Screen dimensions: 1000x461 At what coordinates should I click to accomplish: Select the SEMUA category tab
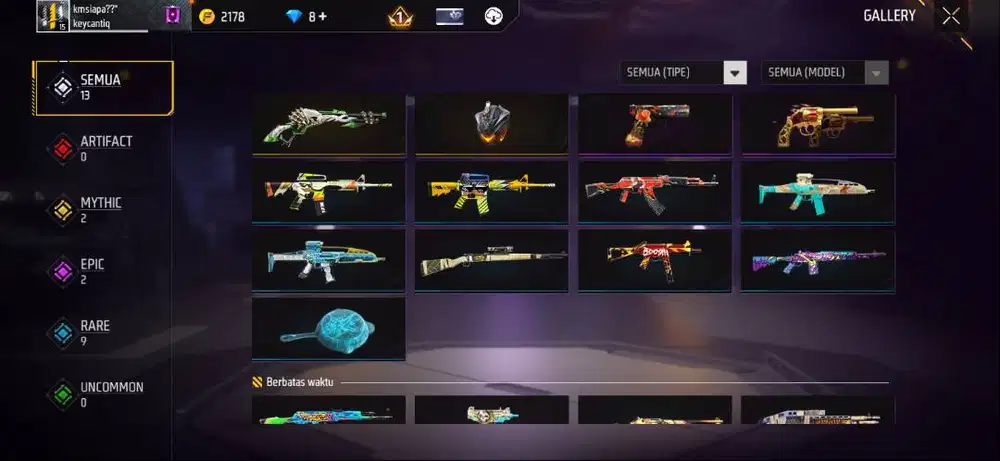103,87
